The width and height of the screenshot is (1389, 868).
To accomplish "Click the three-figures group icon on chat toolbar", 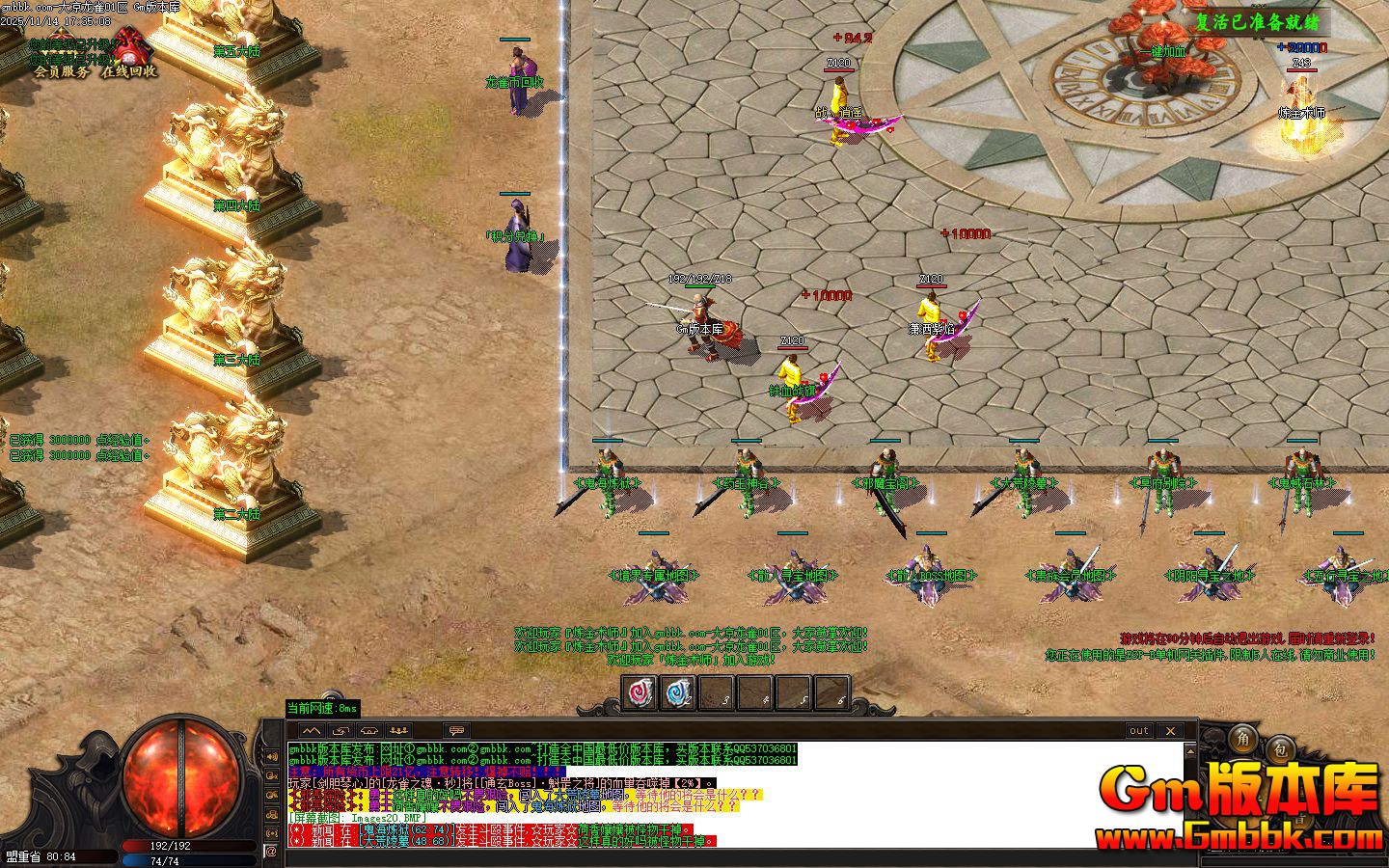I will [x=399, y=730].
